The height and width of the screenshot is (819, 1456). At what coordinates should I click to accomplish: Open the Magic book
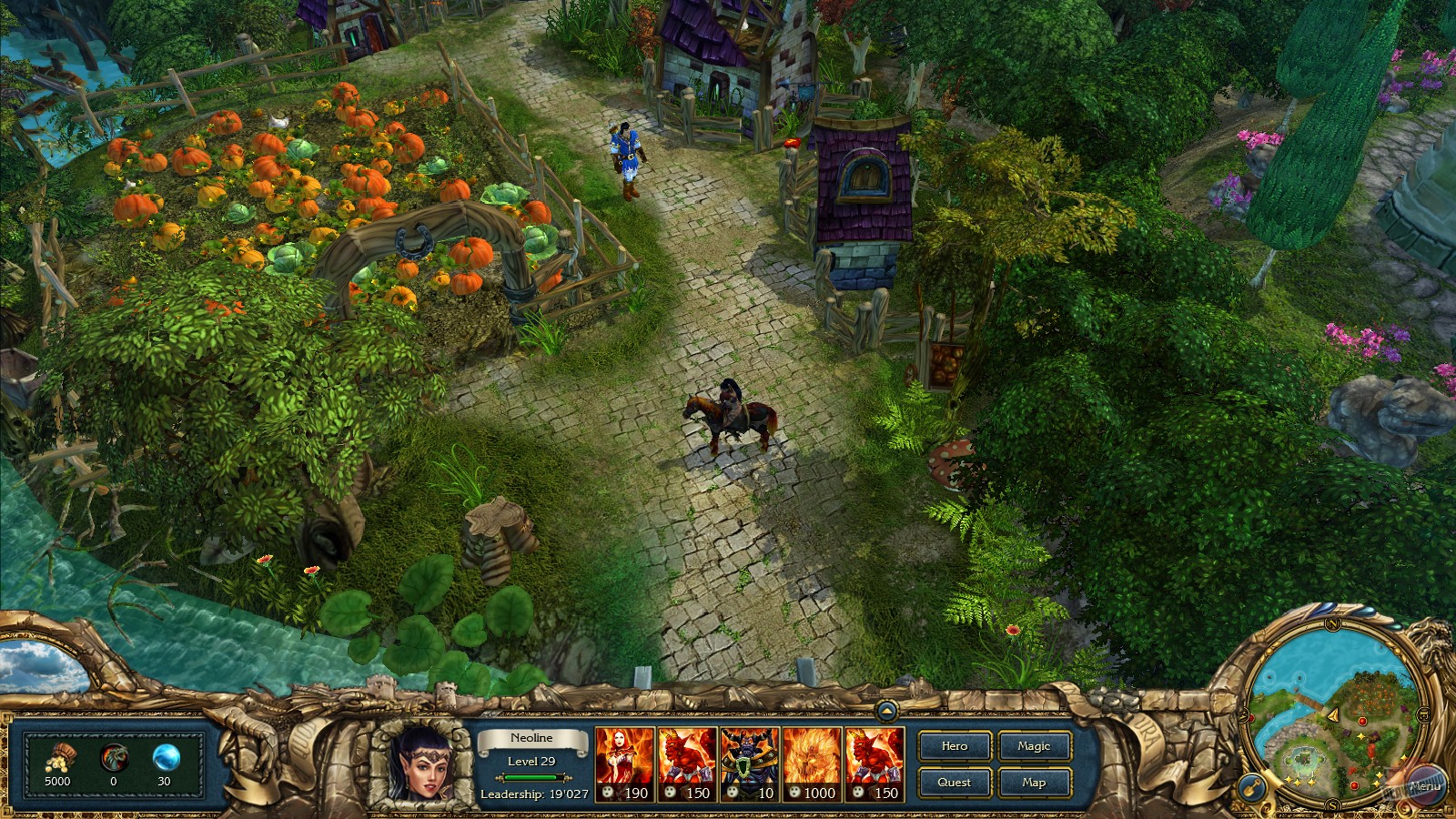tap(1034, 747)
